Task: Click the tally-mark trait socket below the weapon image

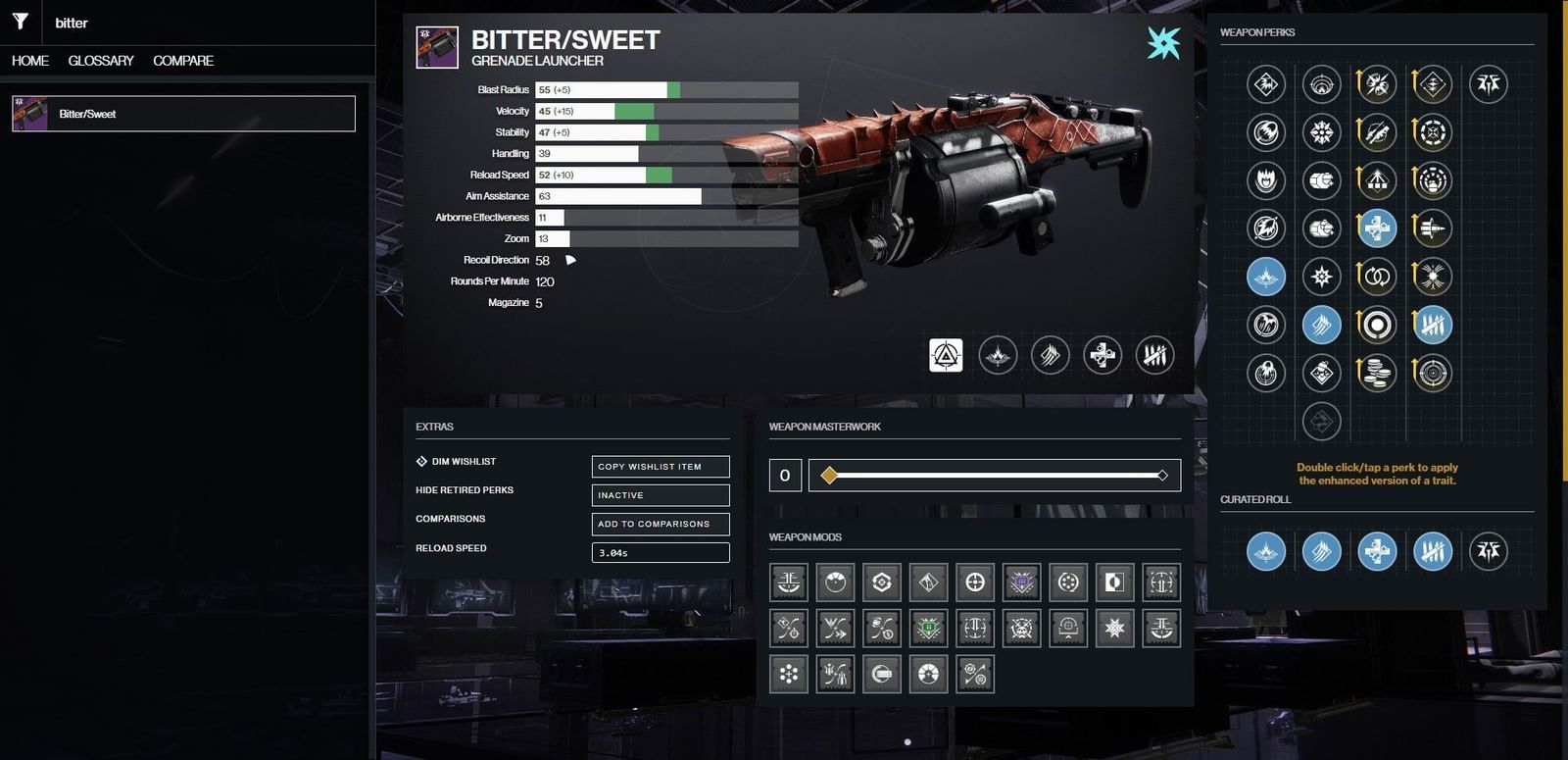Action: tap(1154, 356)
